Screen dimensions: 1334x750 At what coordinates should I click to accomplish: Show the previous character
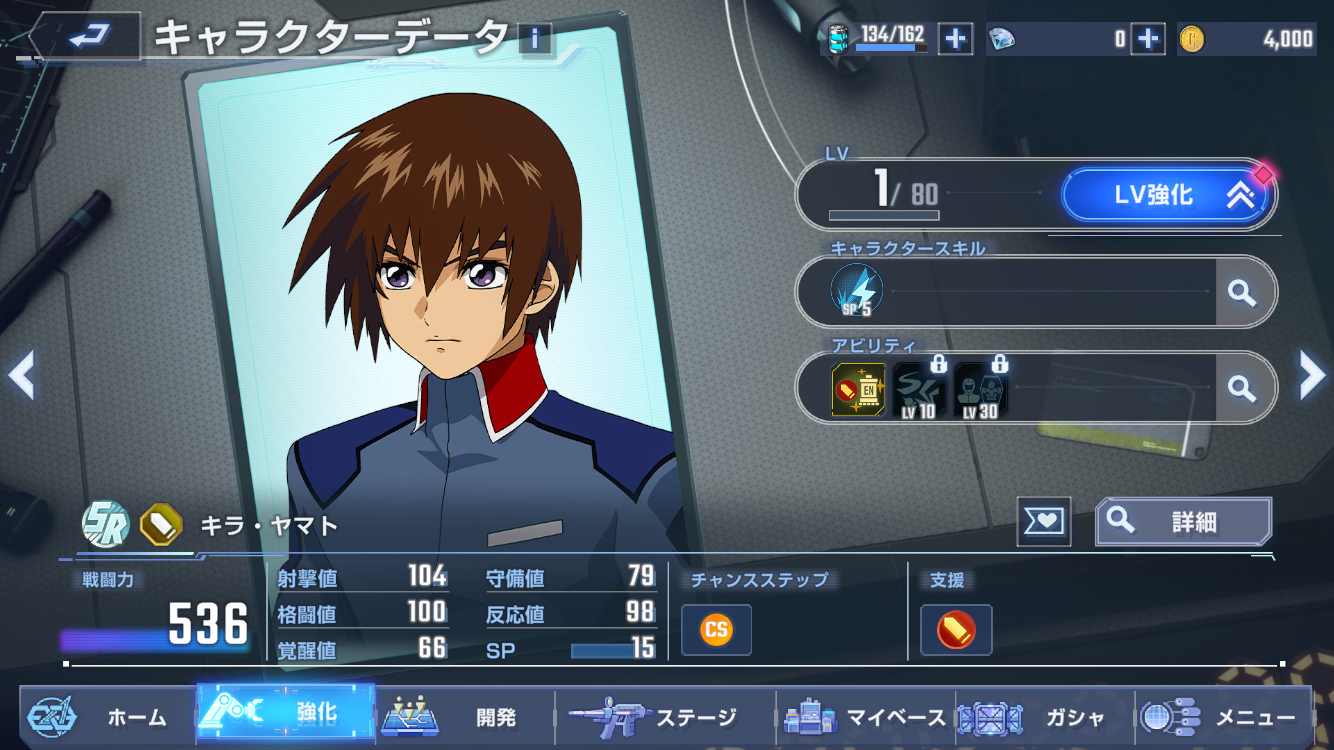coord(22,376)
